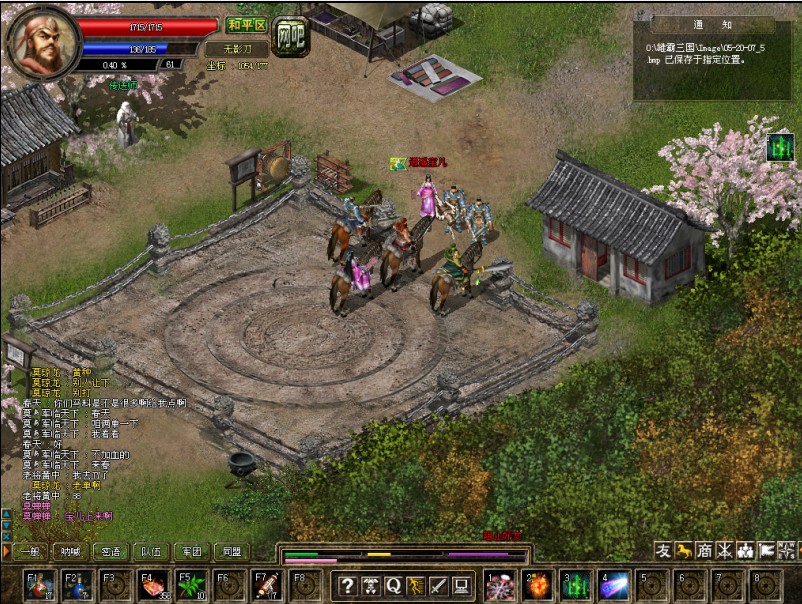Use the green herb in slot F5
The width and height of the screenshot is (802, 604).
pos(190,585)
